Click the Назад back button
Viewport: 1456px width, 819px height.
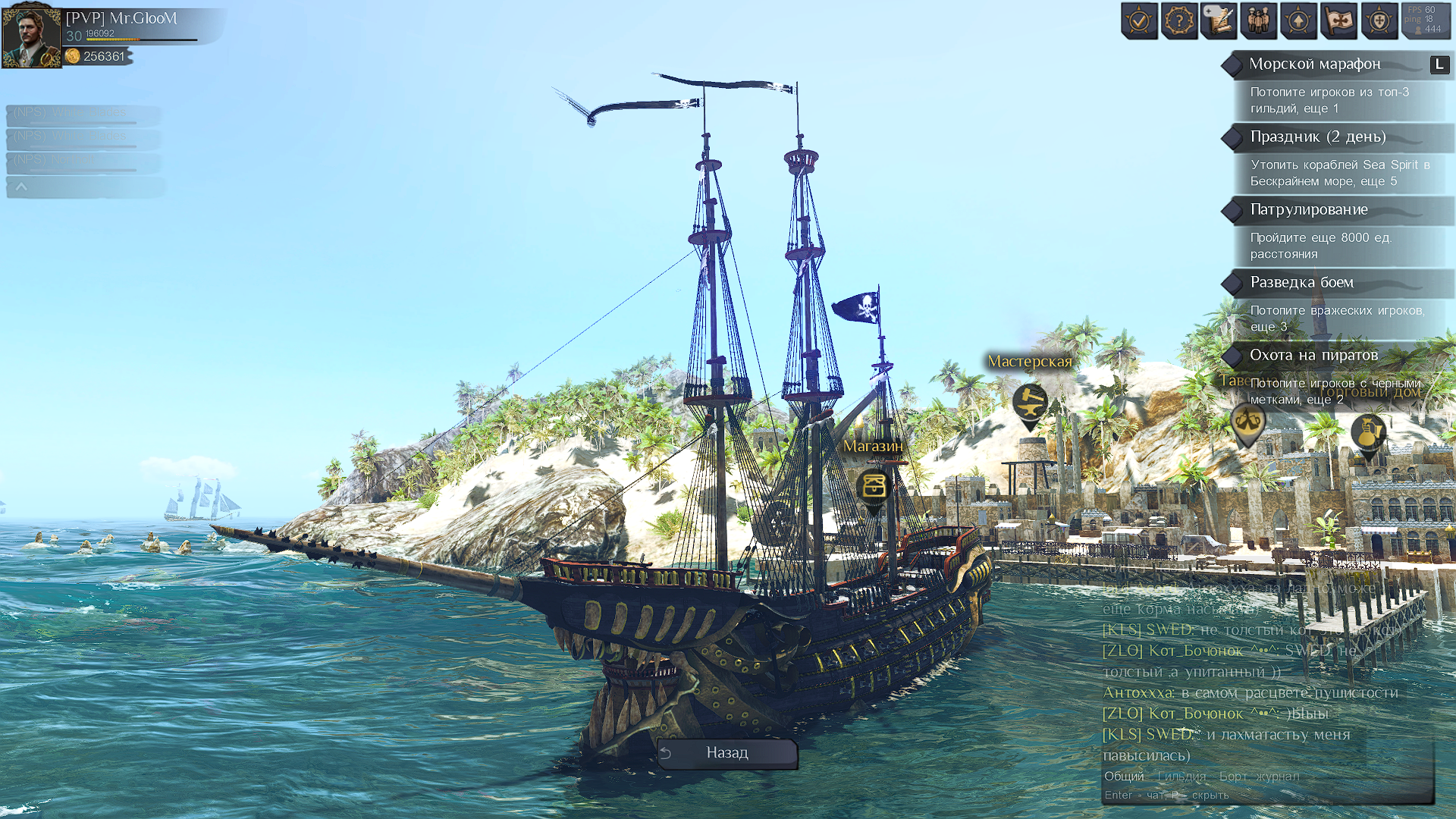(726, 753)
